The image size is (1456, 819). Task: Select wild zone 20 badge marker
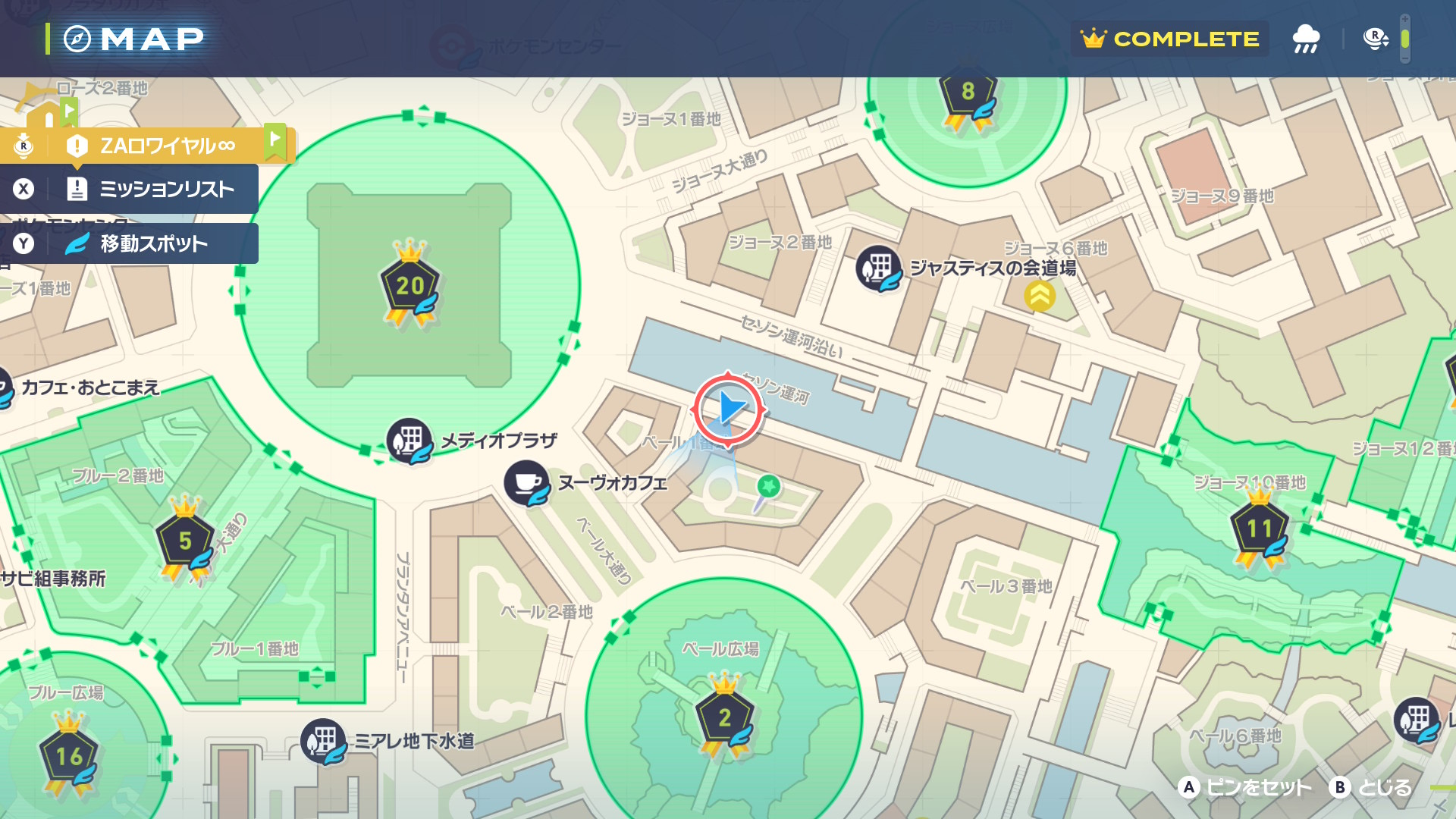(409, 285)
